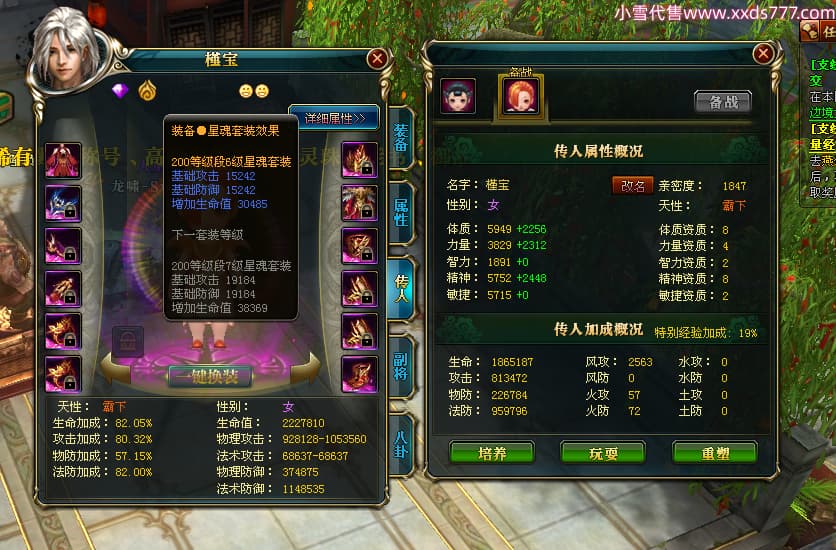The image size is (836, 550).
Task: Close the 槿宝 character panel
Action: (377, 59)
